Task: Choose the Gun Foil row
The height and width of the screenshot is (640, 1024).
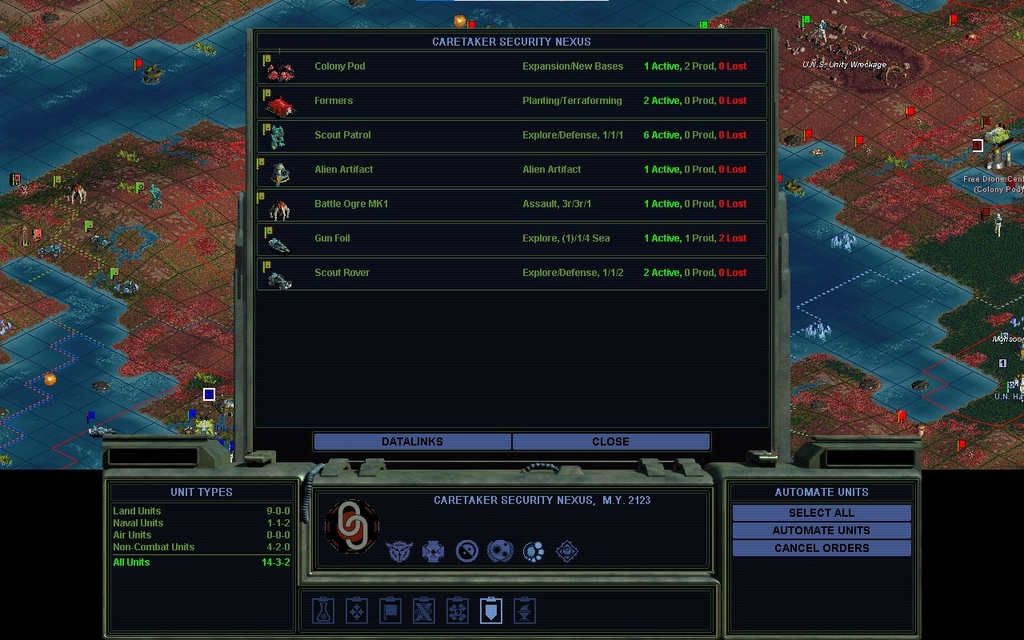Action: click(x=512, y=239)
